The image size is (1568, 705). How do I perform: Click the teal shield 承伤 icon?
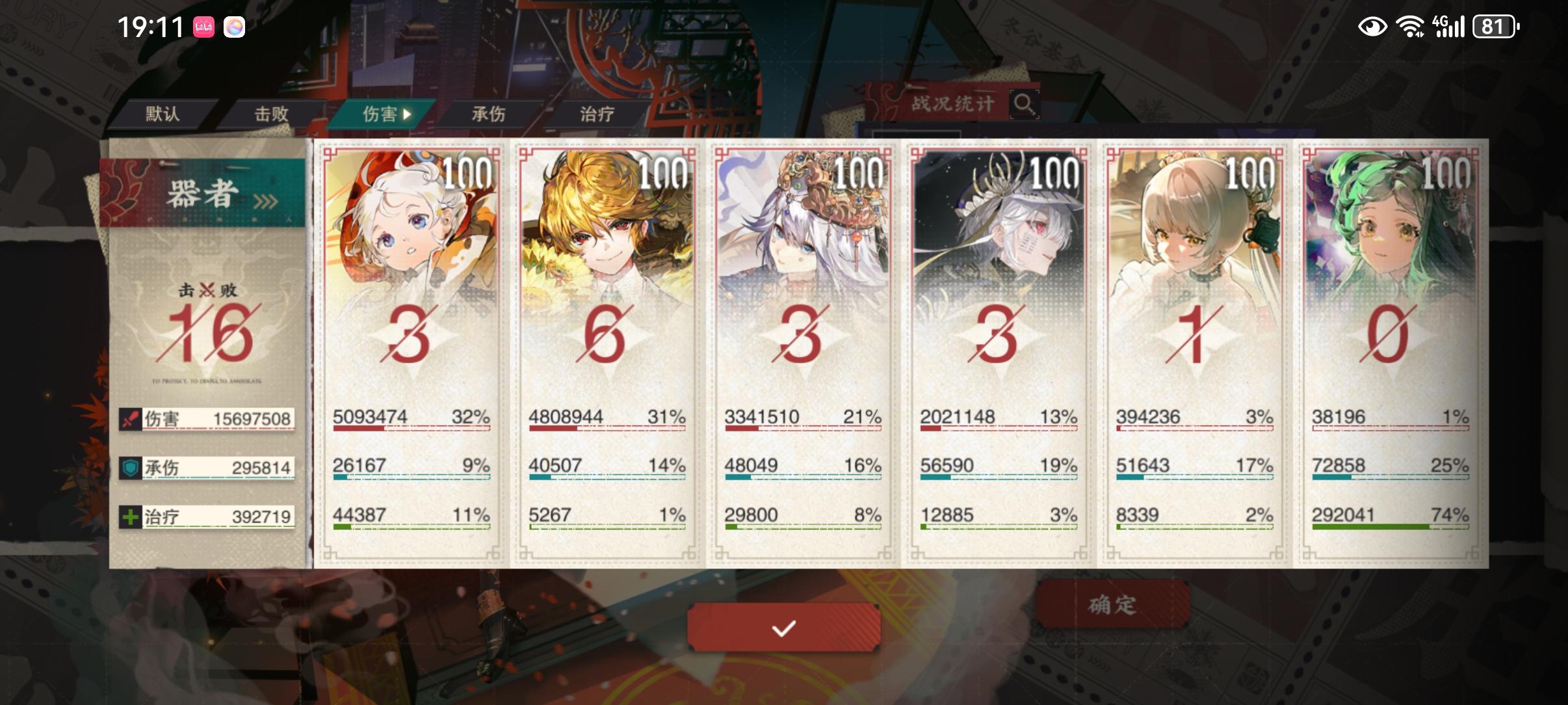pyautogui.click(x=130, y=467)
